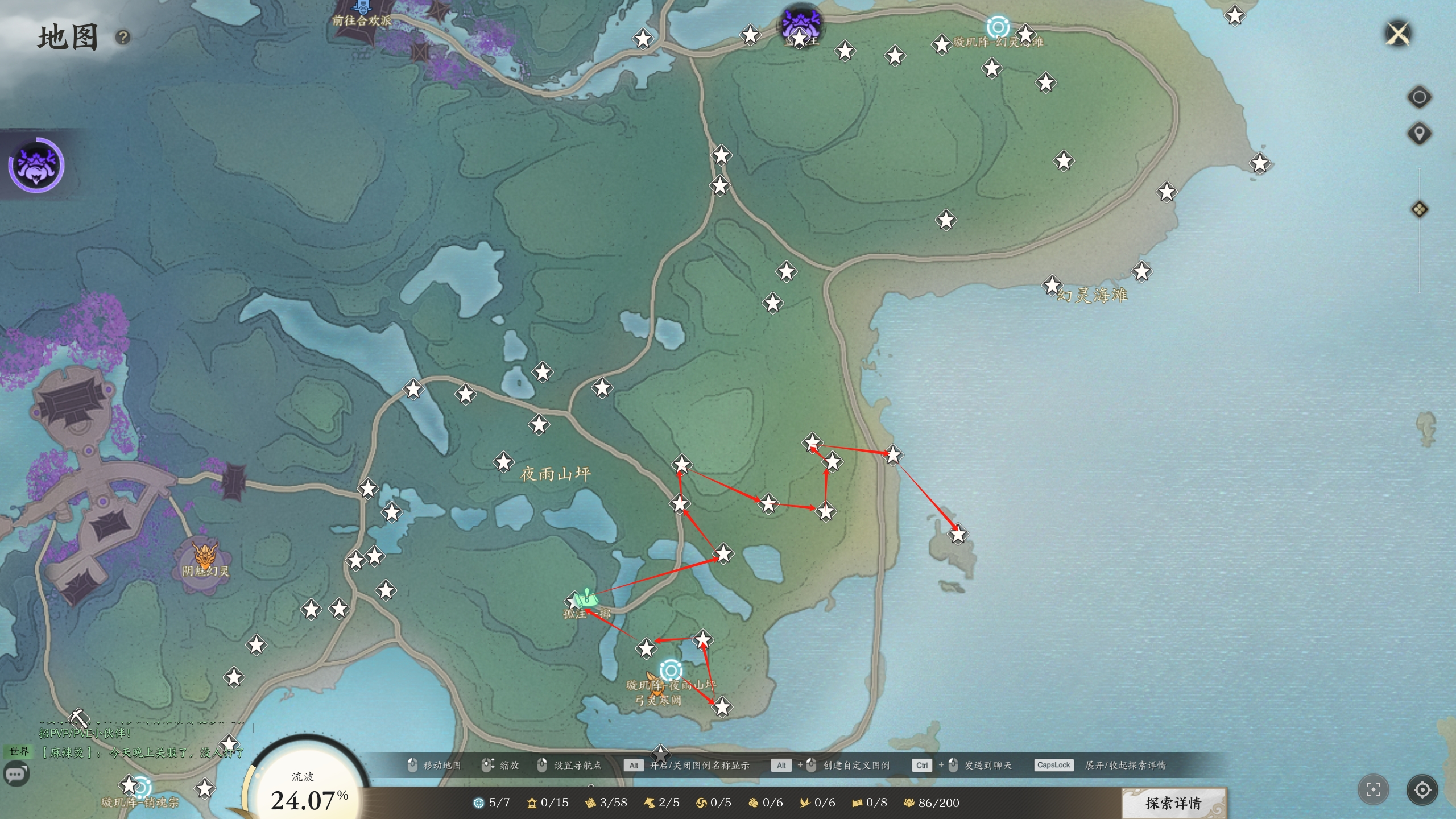Open the location pin marker button
The height and width of the screenshot is (819, 1456).
[x=1419, y=134]
